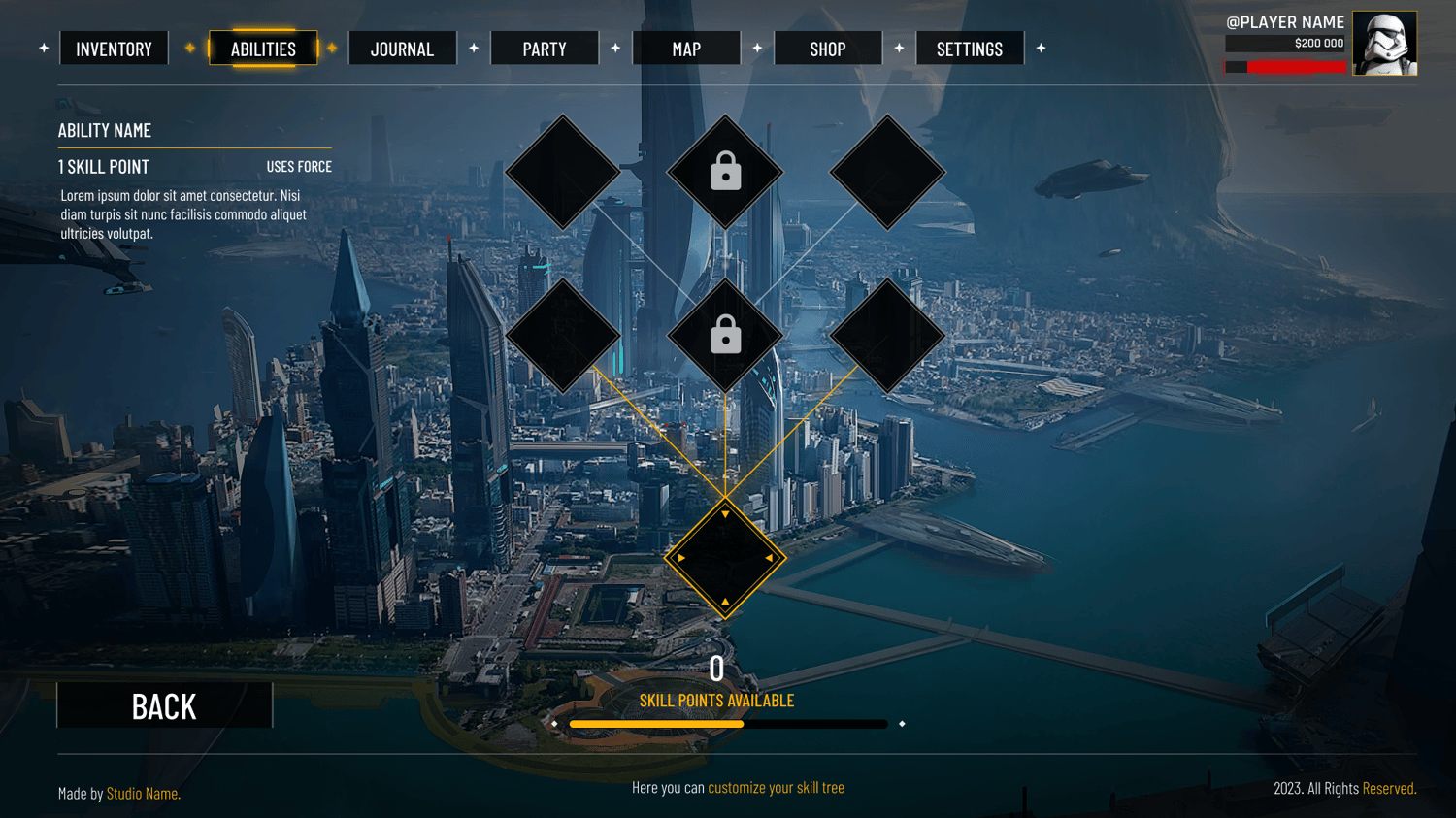Click the Reserved link in footer
Image resolution: width=1456 pixels, height=818 pixels.
point(1389,788)
